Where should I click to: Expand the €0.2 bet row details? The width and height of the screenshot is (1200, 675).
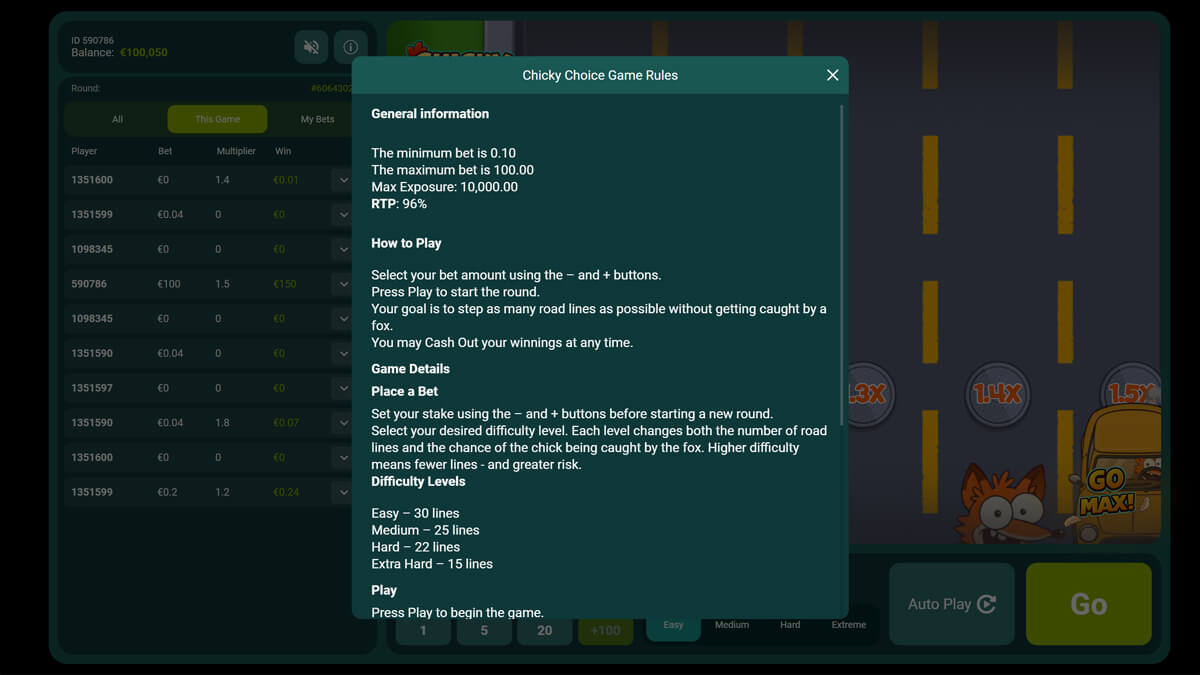(x=343, y=492)
